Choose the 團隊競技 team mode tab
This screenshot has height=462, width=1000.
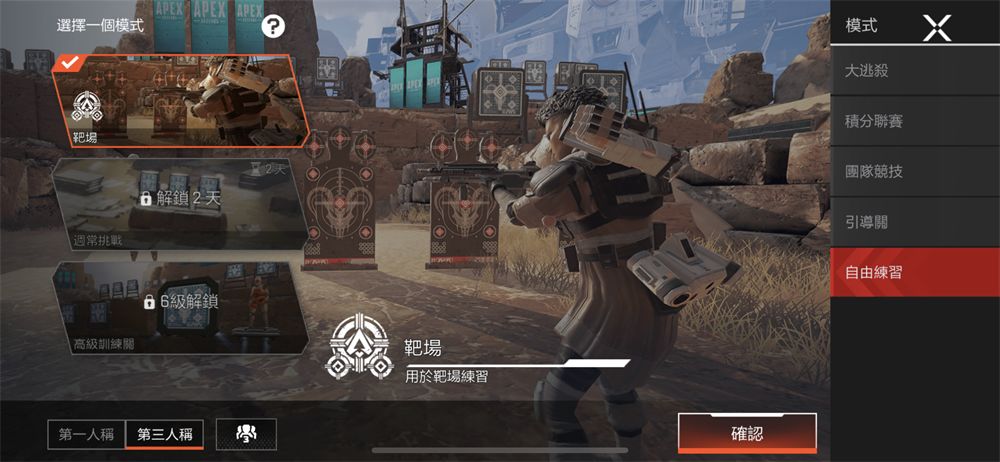[915, 171]
